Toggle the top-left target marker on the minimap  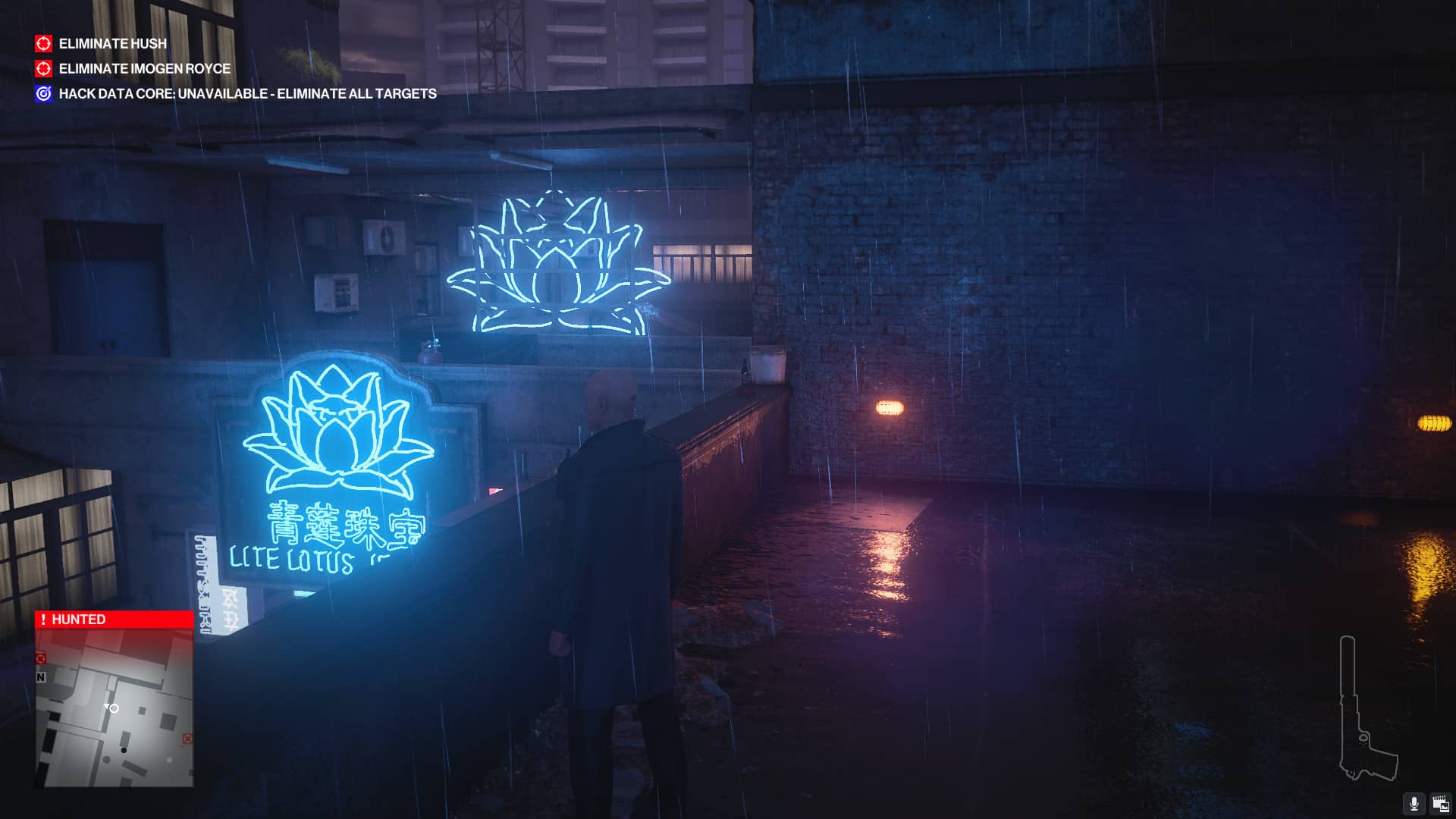click(x=41, y=658)
